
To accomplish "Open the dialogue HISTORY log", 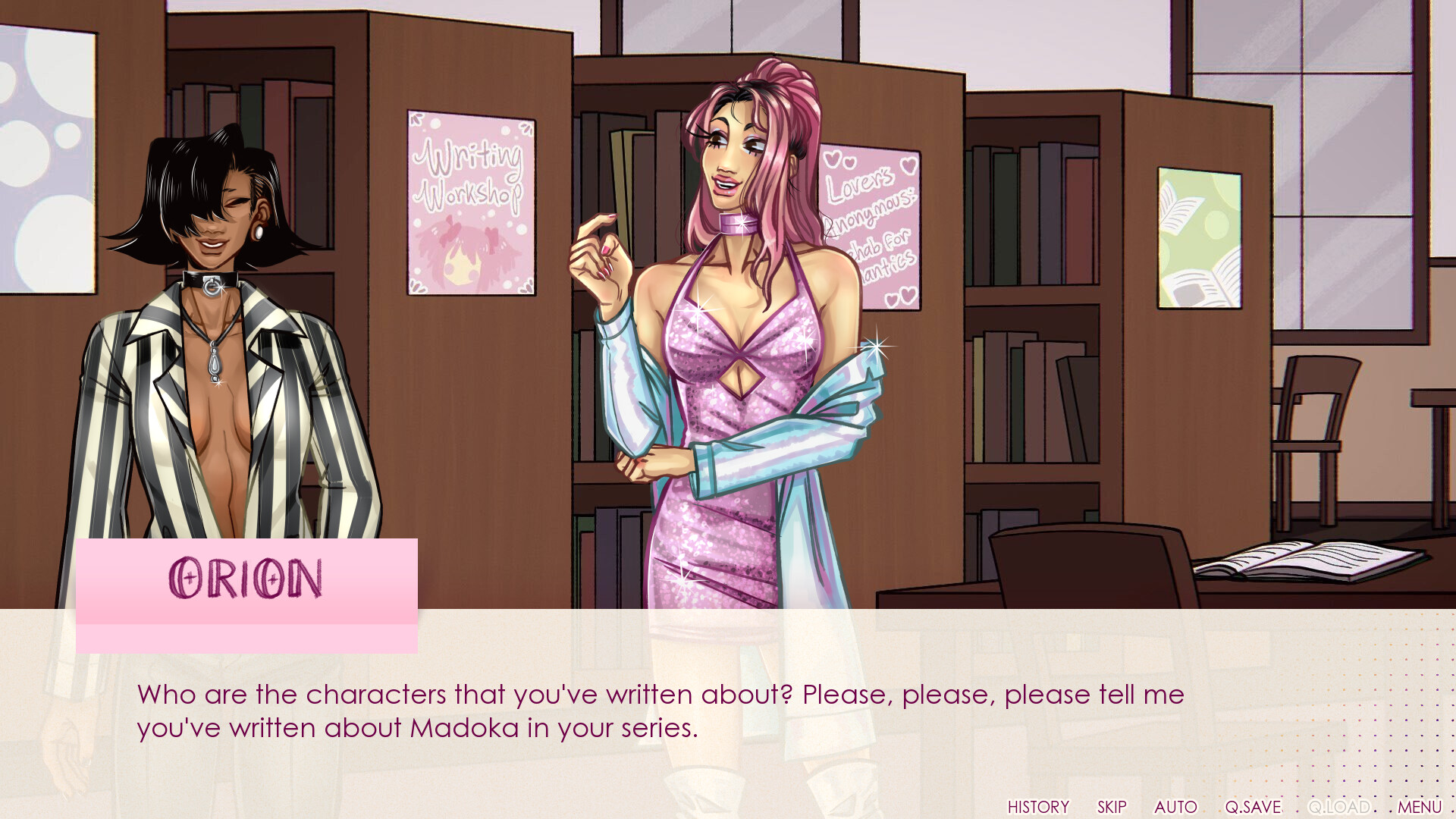I will point(1038,806).
